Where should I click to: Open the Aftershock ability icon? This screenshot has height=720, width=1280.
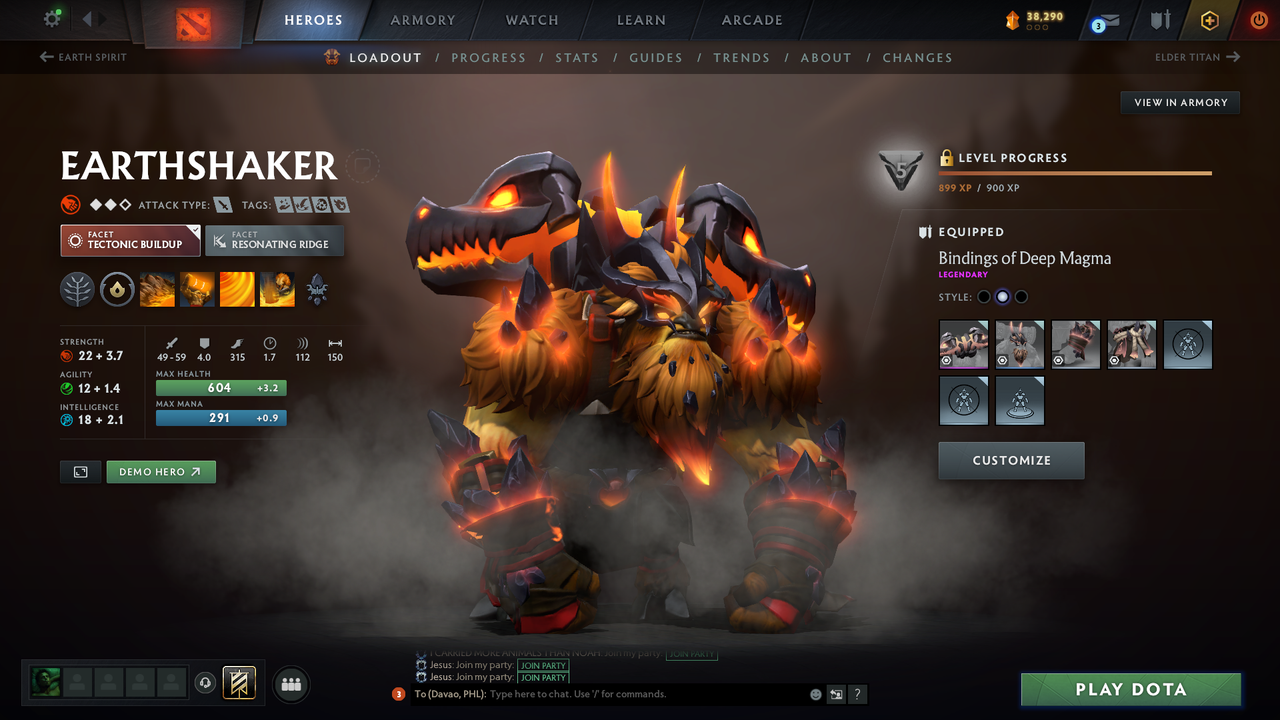pos(236,290)
